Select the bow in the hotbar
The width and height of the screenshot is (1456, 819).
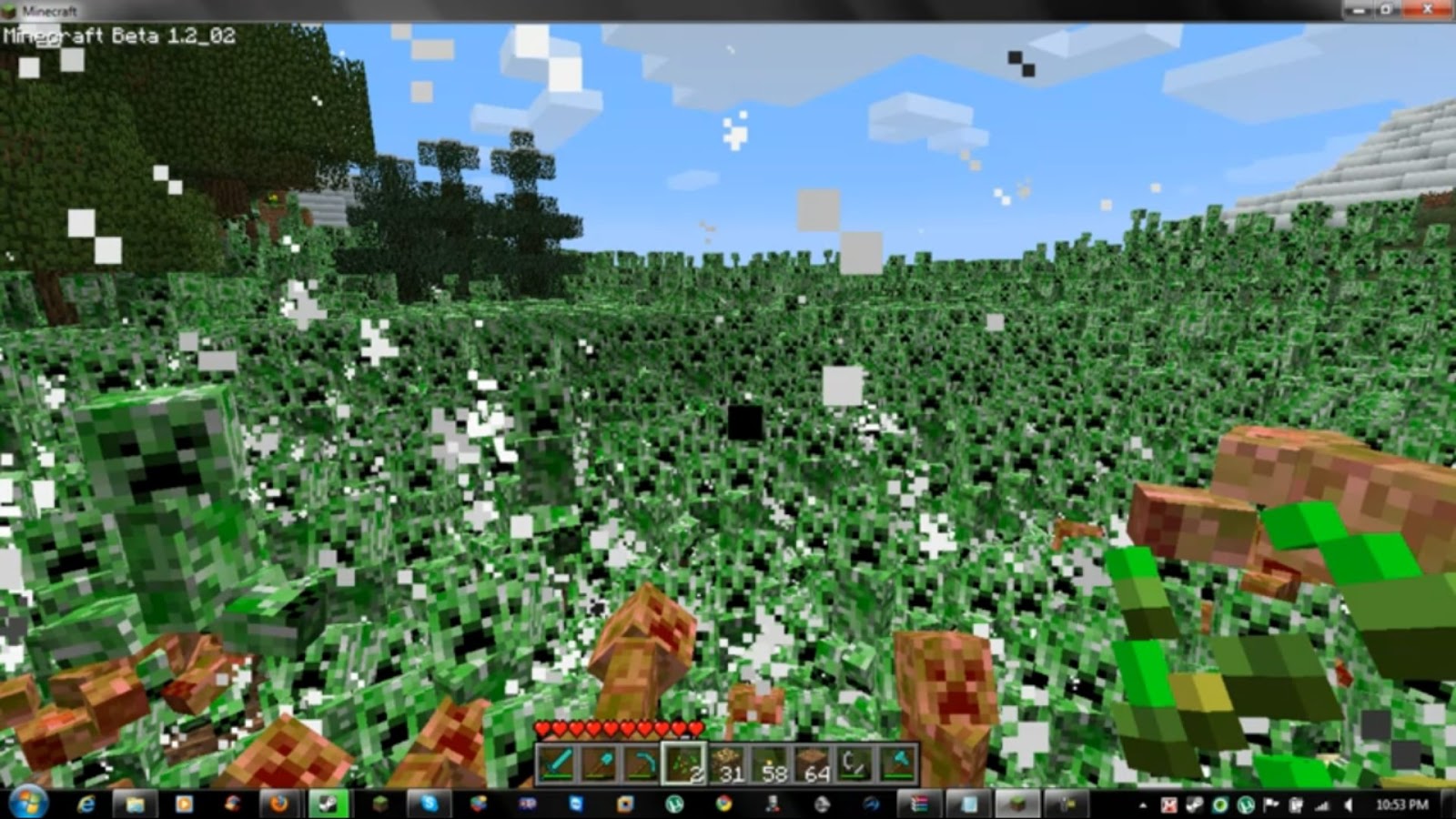pyautogui.click(x=642, y=767)
